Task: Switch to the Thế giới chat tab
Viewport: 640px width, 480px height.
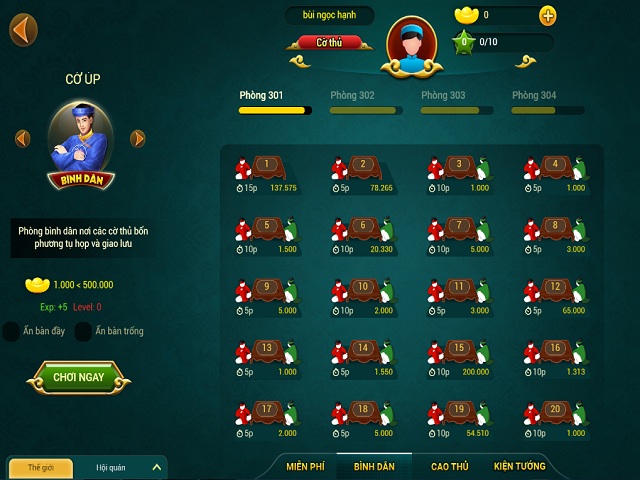Action: tap(41, 467)
